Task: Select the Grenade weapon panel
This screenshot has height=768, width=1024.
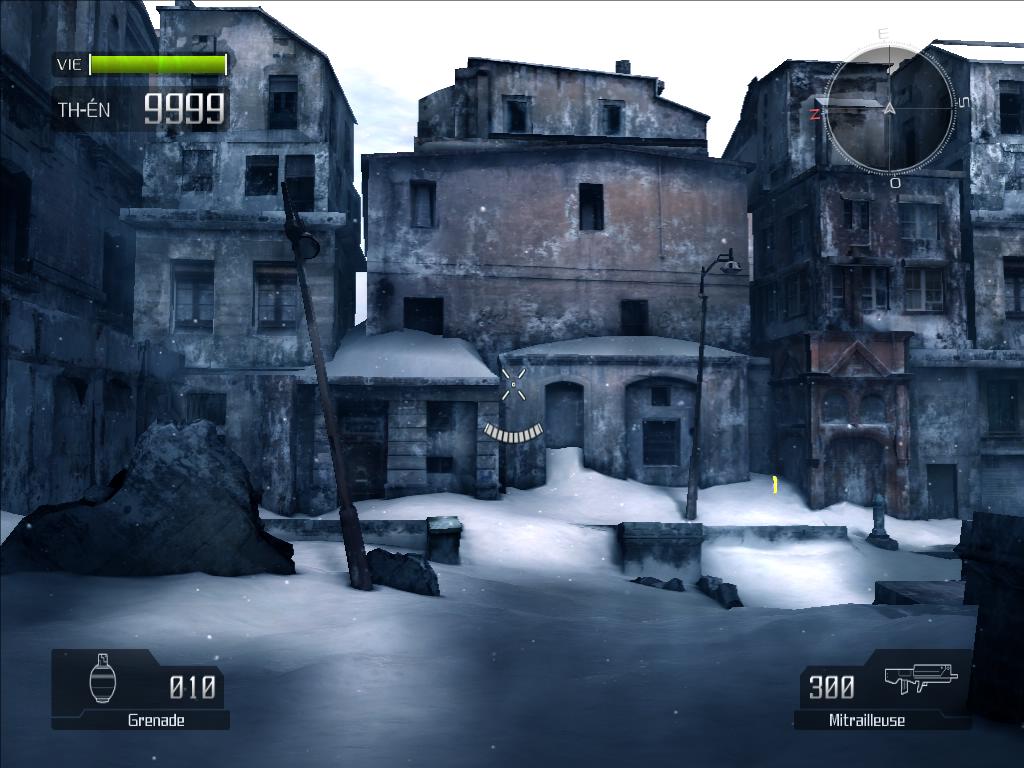Action: pos(141,690)
